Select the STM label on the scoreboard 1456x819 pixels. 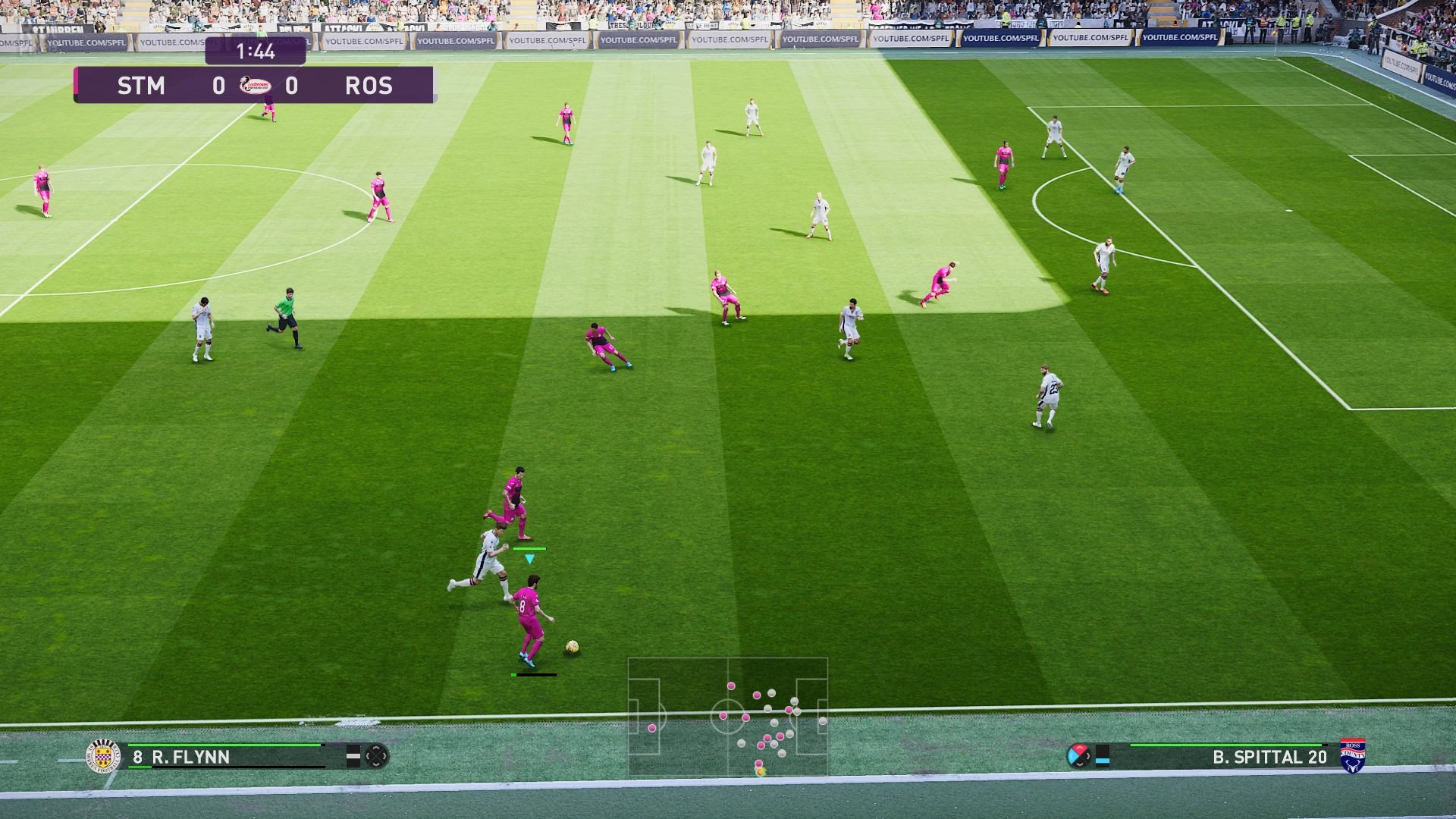141,86
